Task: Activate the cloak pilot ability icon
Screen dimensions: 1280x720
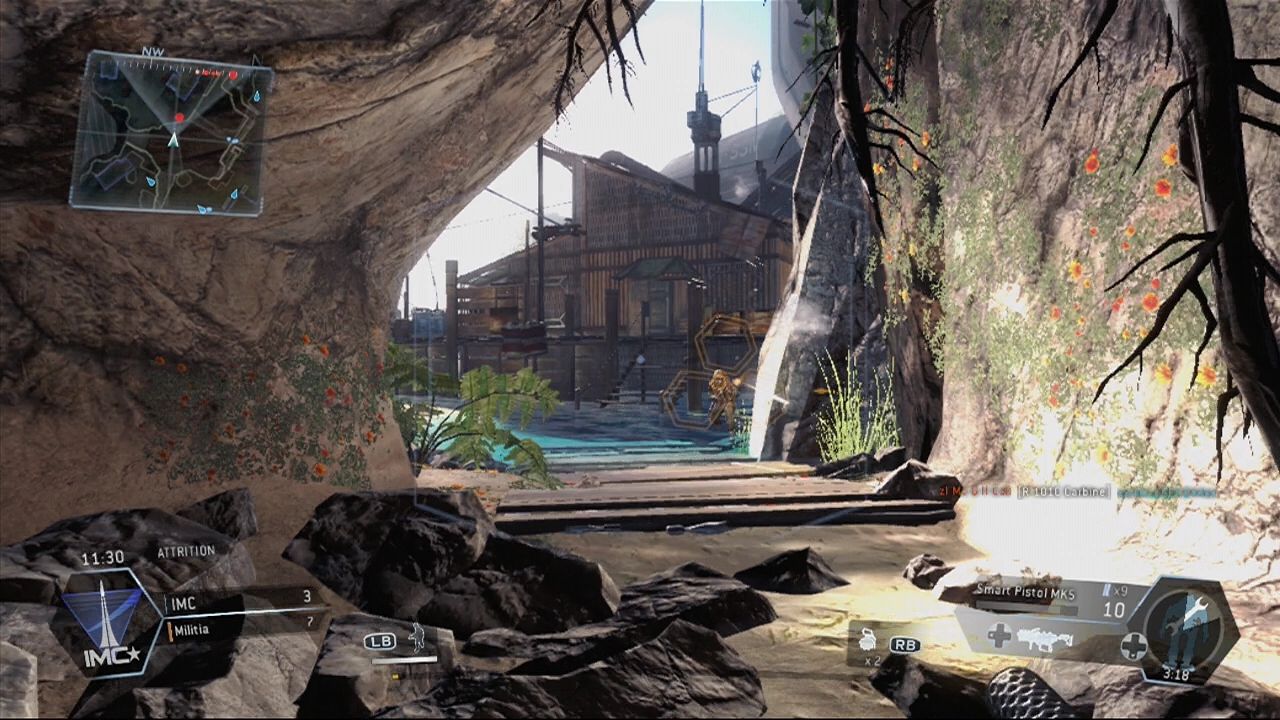Action: (x=414, y=637)
